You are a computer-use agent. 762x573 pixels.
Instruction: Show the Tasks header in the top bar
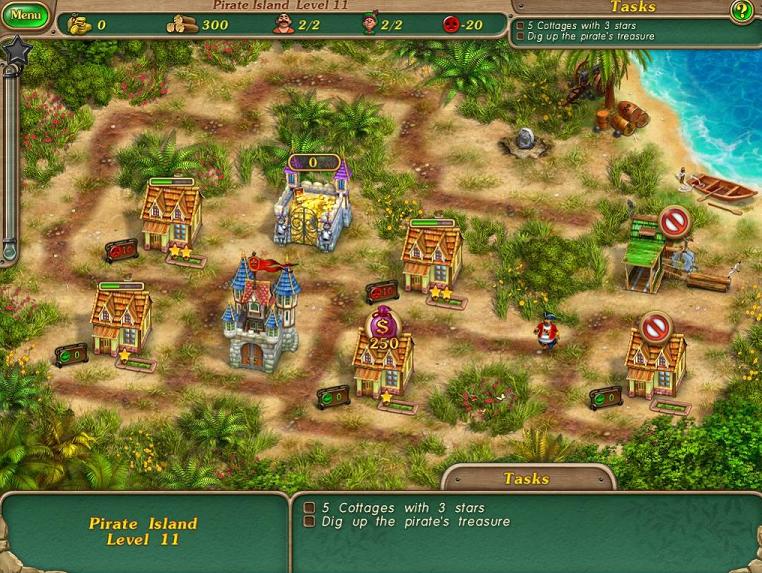point(632,7)
